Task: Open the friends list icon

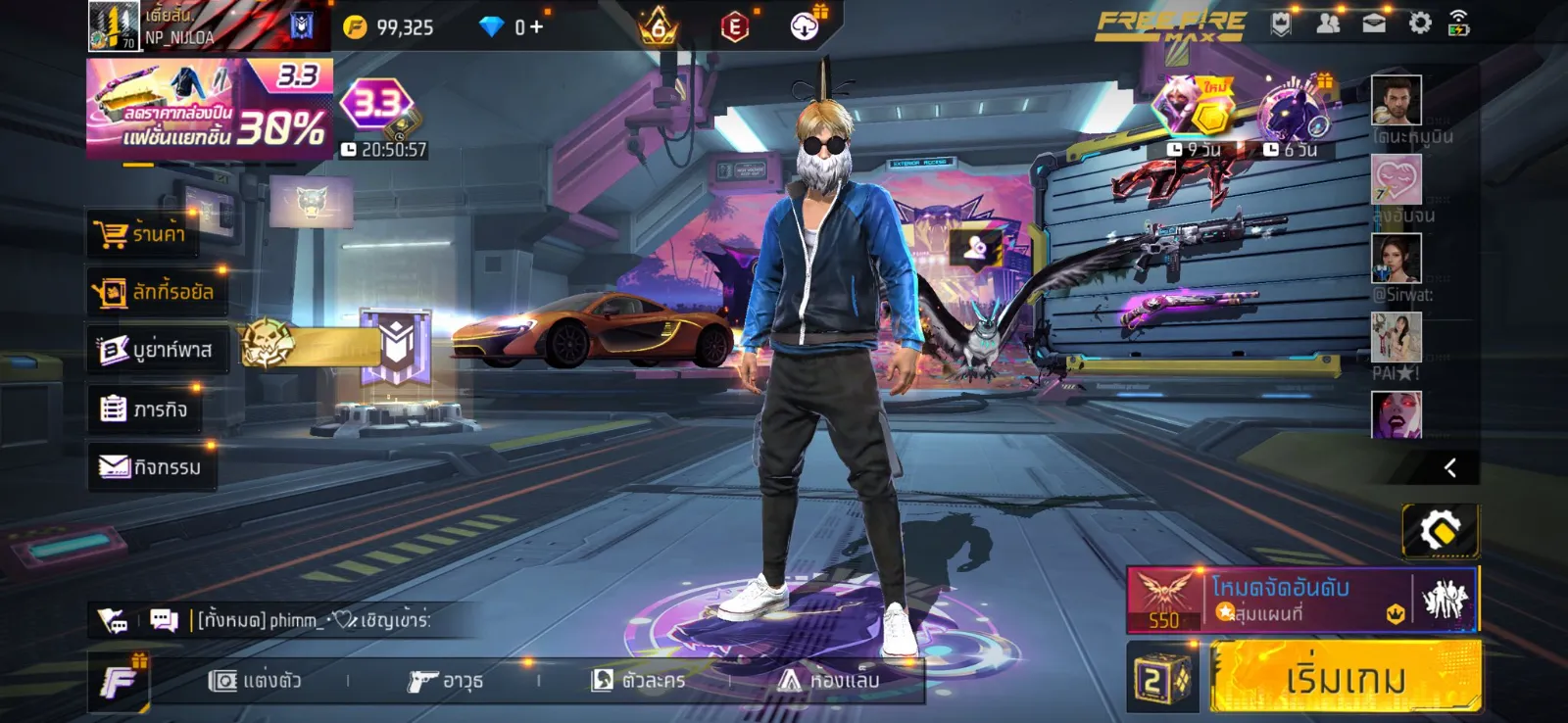Action: 1328,24
